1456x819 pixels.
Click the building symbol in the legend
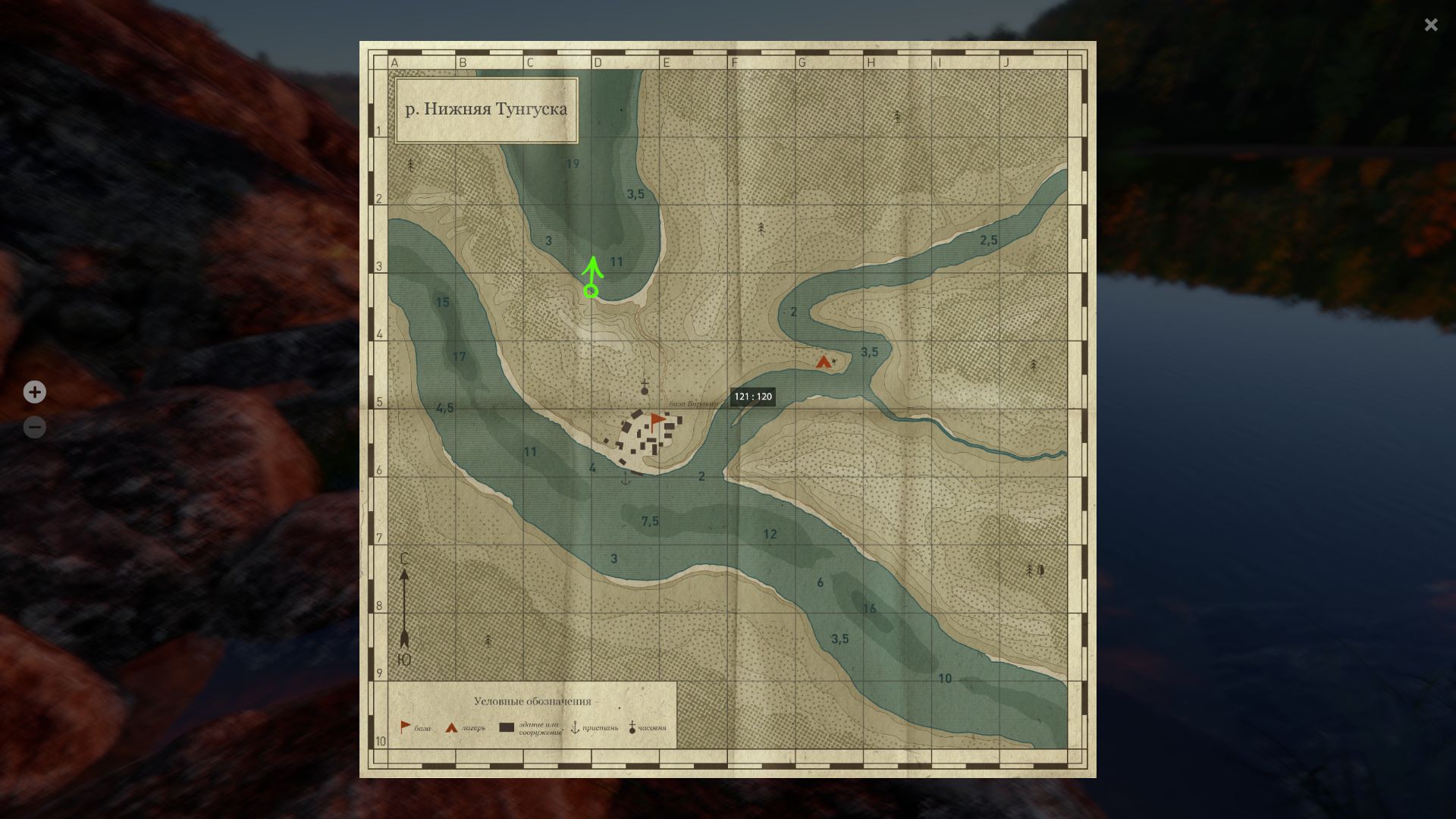point(506,726)
